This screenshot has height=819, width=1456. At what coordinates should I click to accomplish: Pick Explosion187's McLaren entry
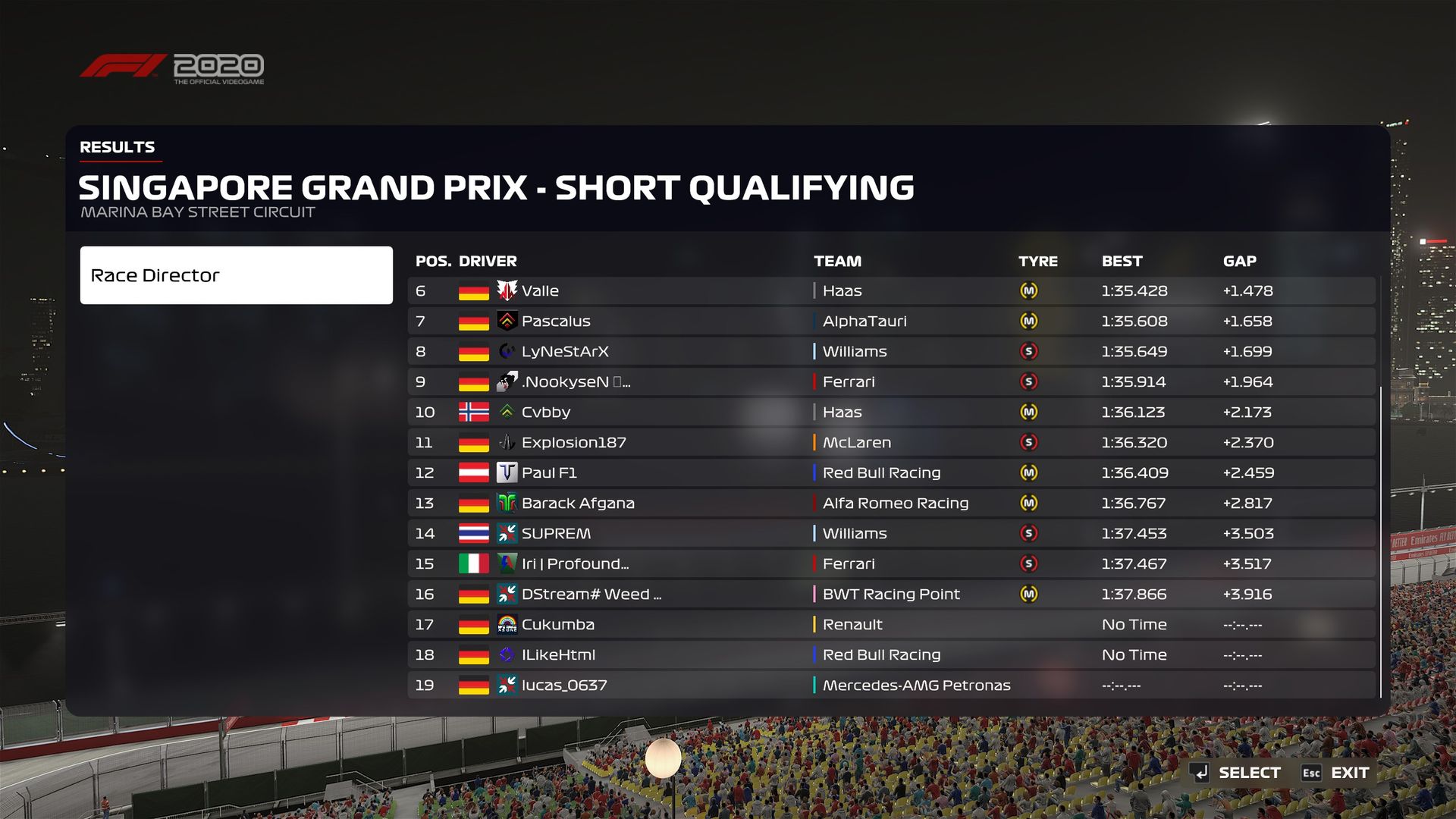890,443
